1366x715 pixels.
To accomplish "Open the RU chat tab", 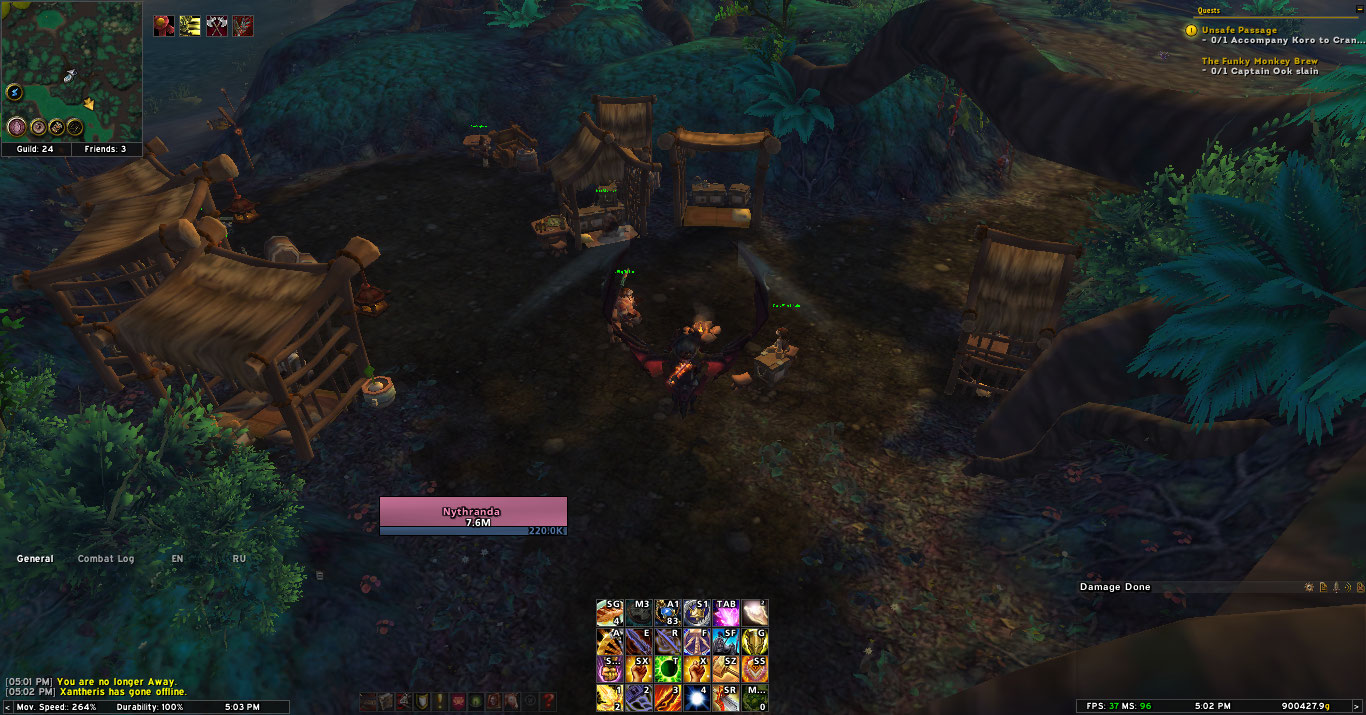I will coord(239,559).
